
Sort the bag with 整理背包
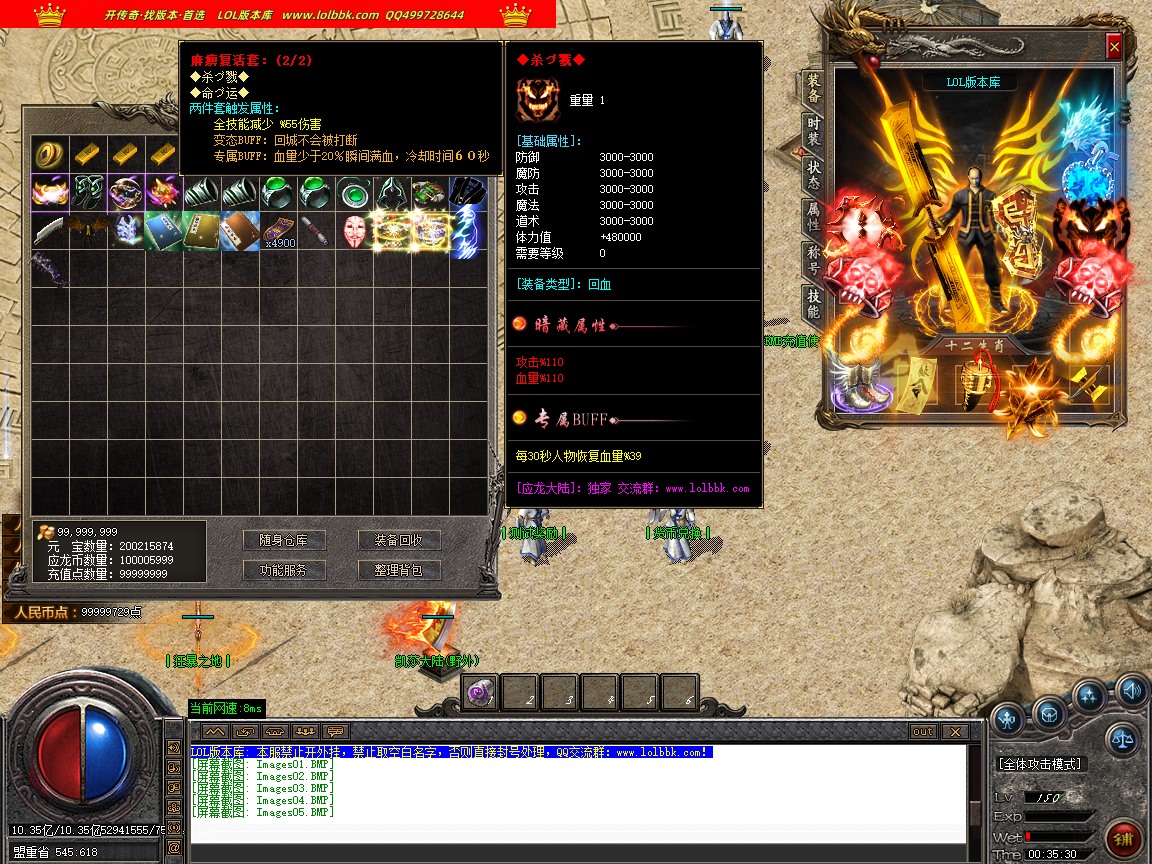click(399, 570)
